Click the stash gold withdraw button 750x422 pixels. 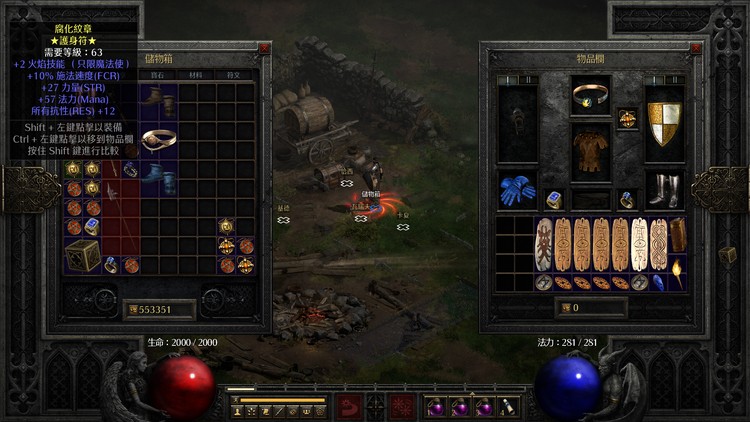tap(132, 310)
